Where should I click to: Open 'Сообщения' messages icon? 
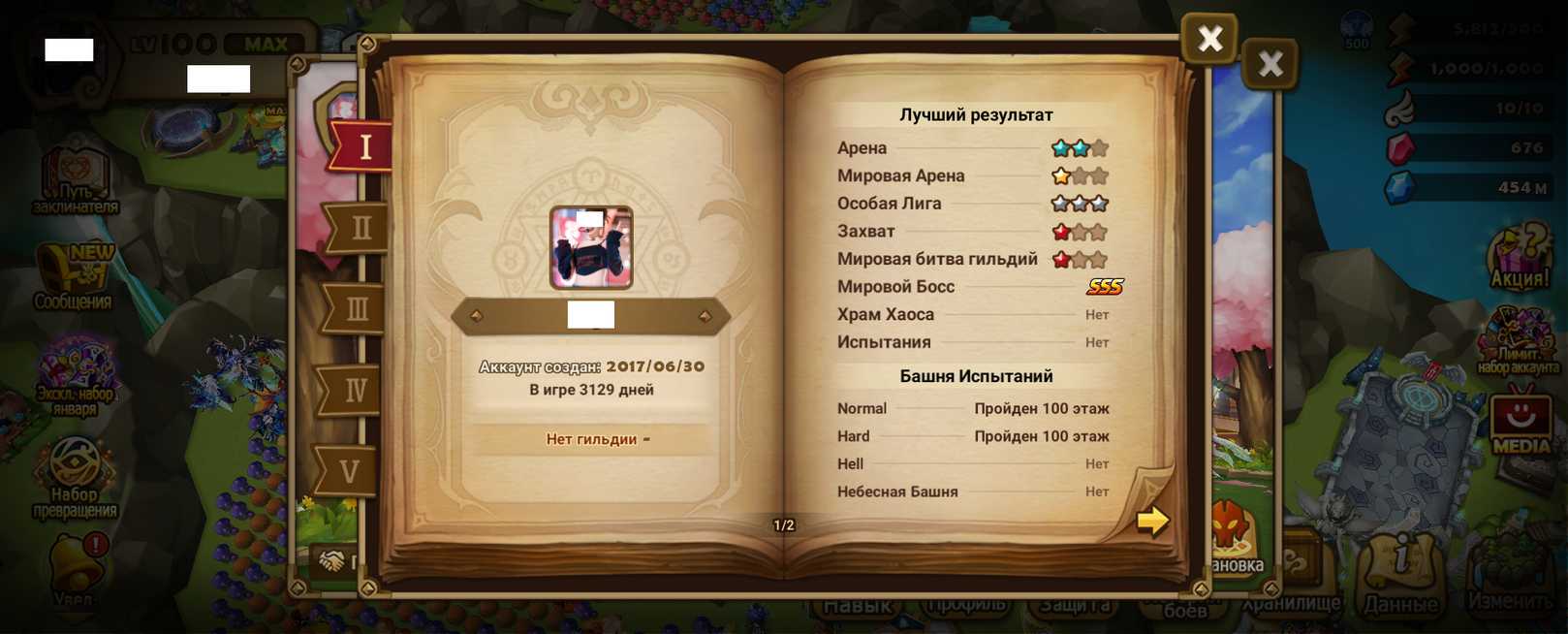click(74, 276)
